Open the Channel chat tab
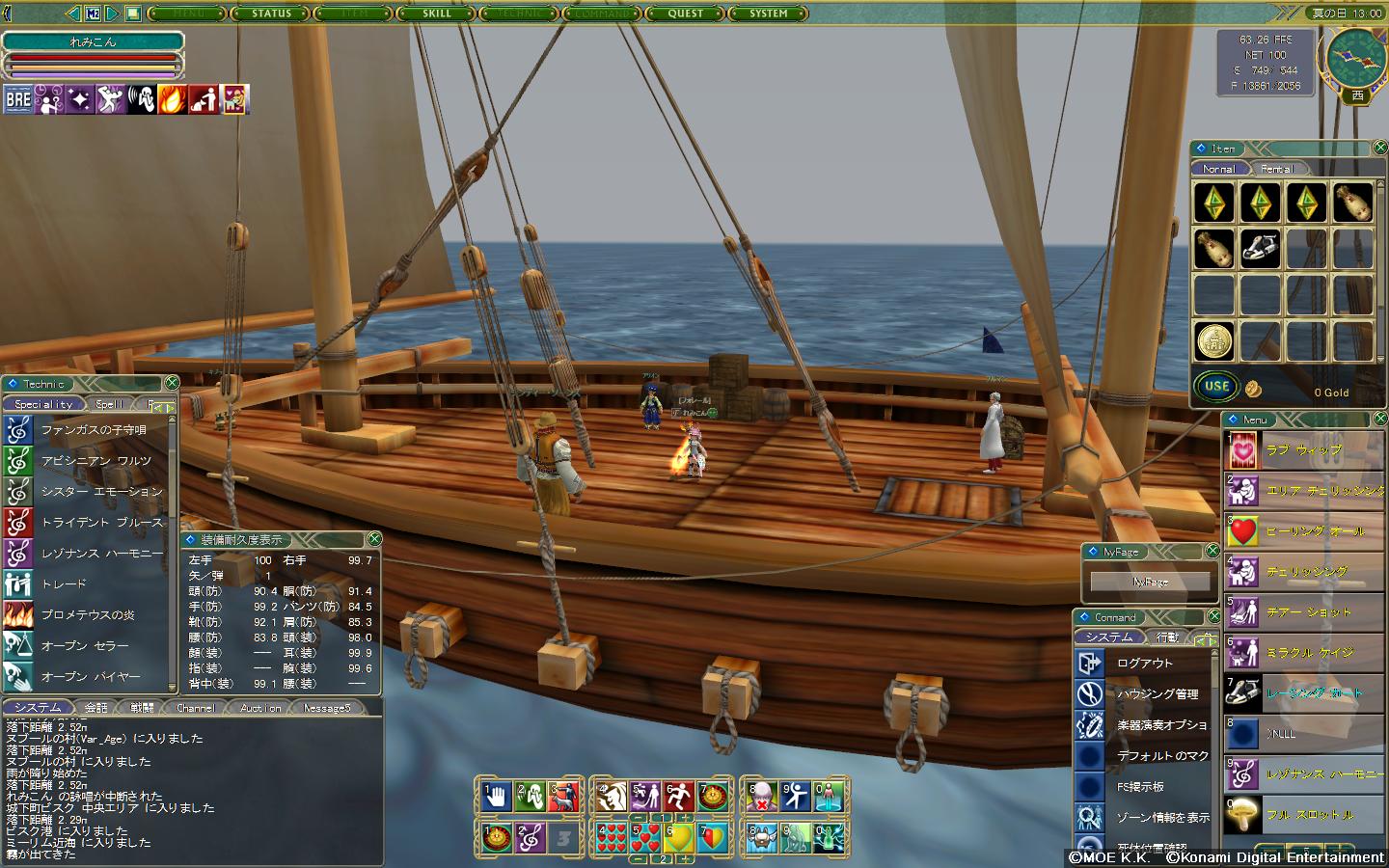Image resolution: width=1389 pixels, height=868 pixels. coord(195,708)
